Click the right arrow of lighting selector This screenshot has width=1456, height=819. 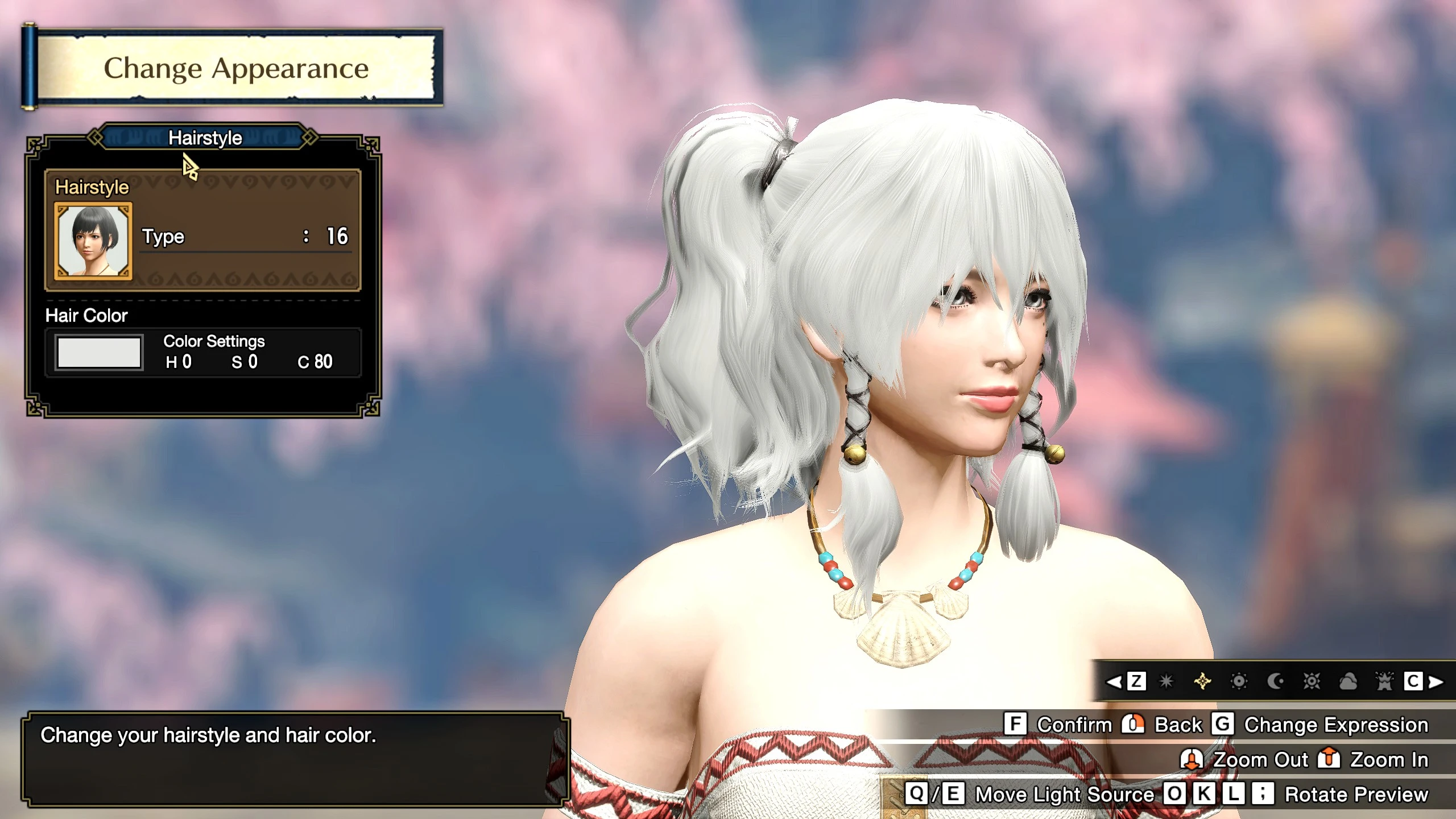coord(1436,681)
